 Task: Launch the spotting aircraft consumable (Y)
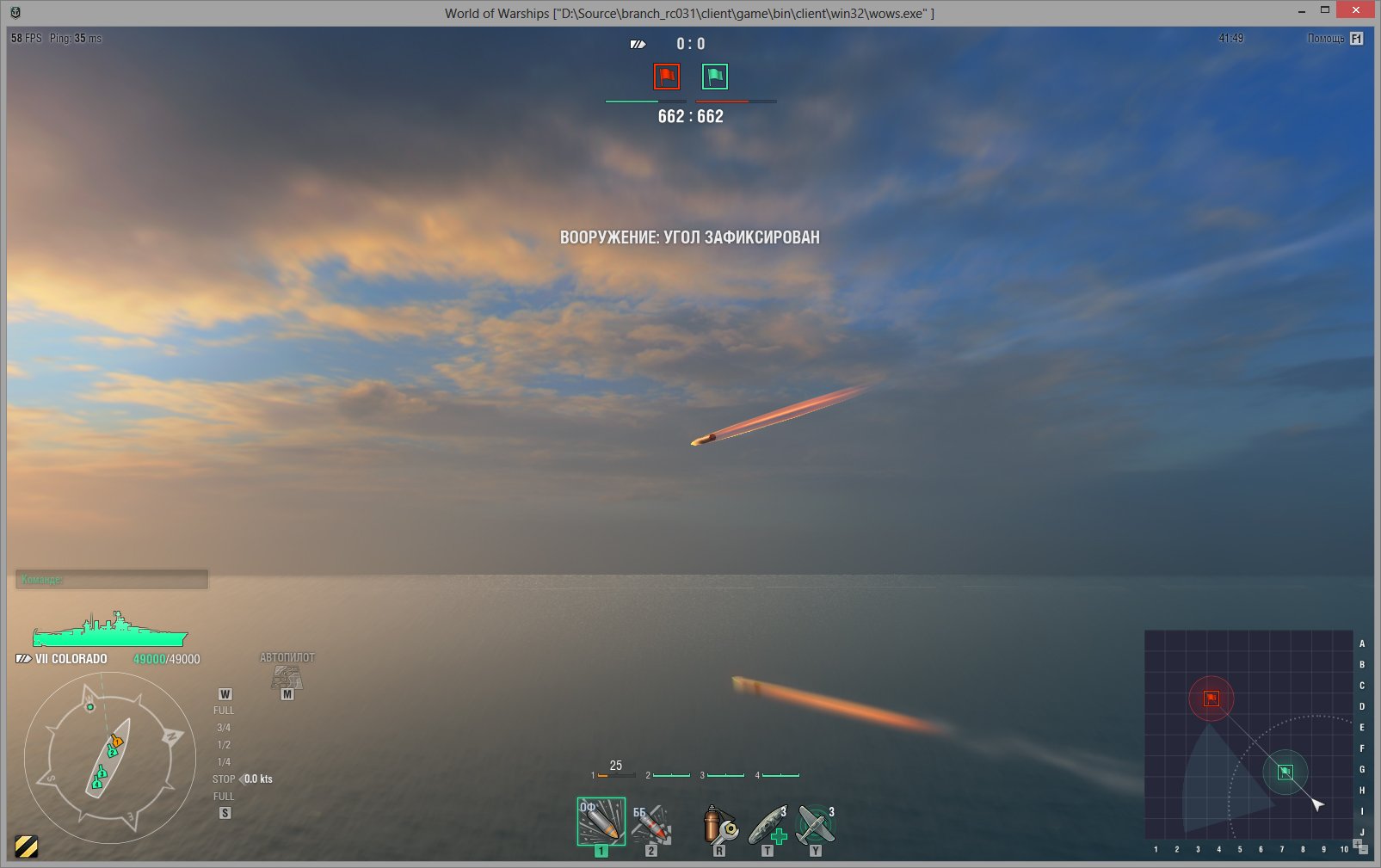point(814,824)
